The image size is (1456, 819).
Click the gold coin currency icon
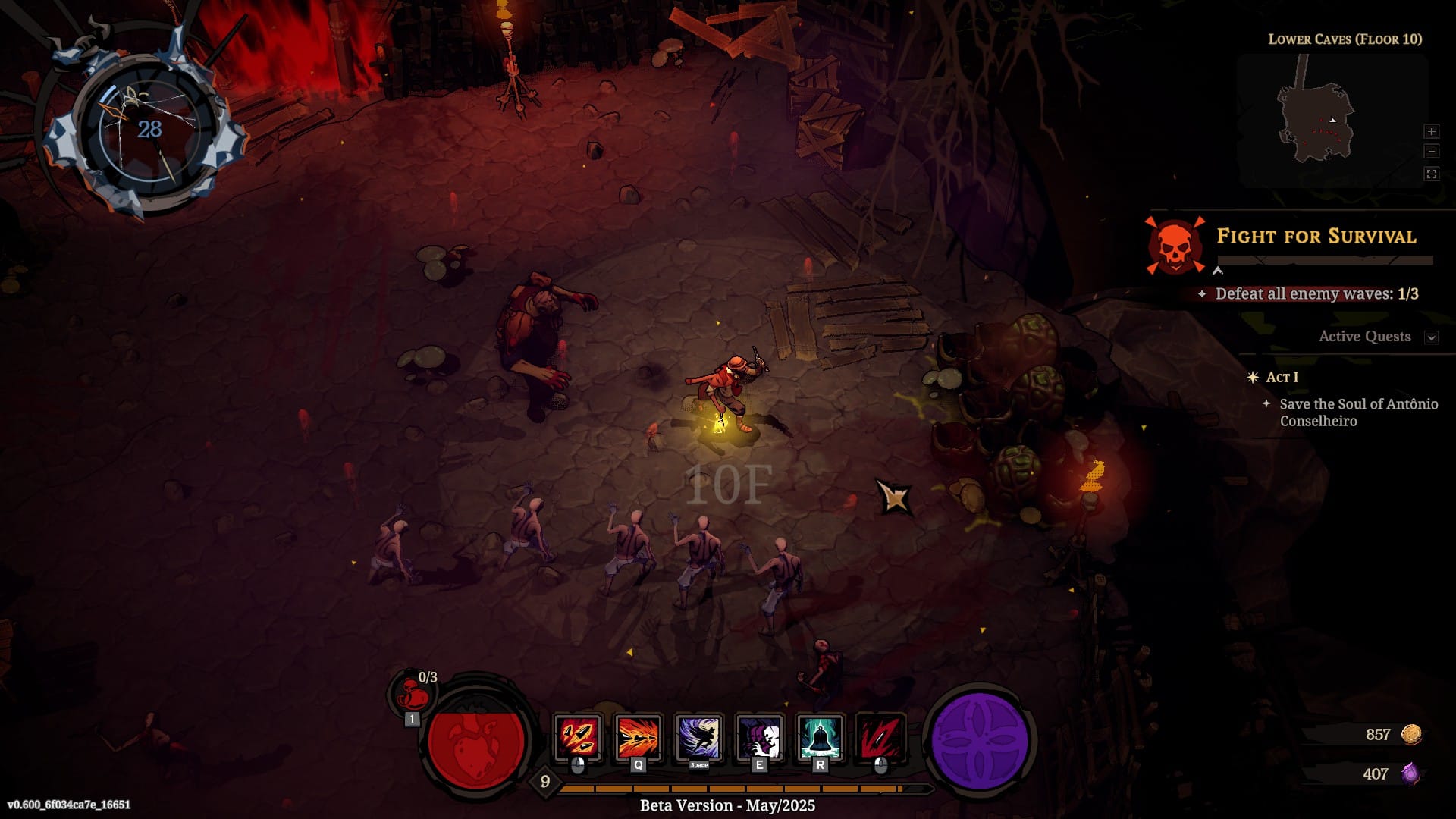1410,734
